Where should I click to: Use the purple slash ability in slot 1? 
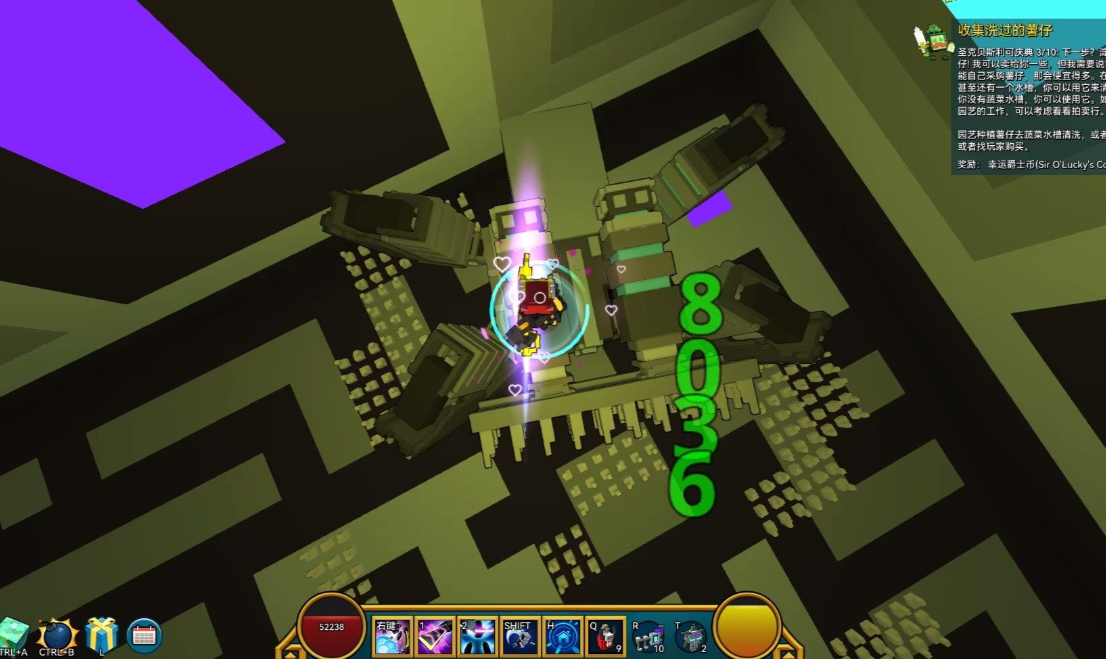point(435,636)
